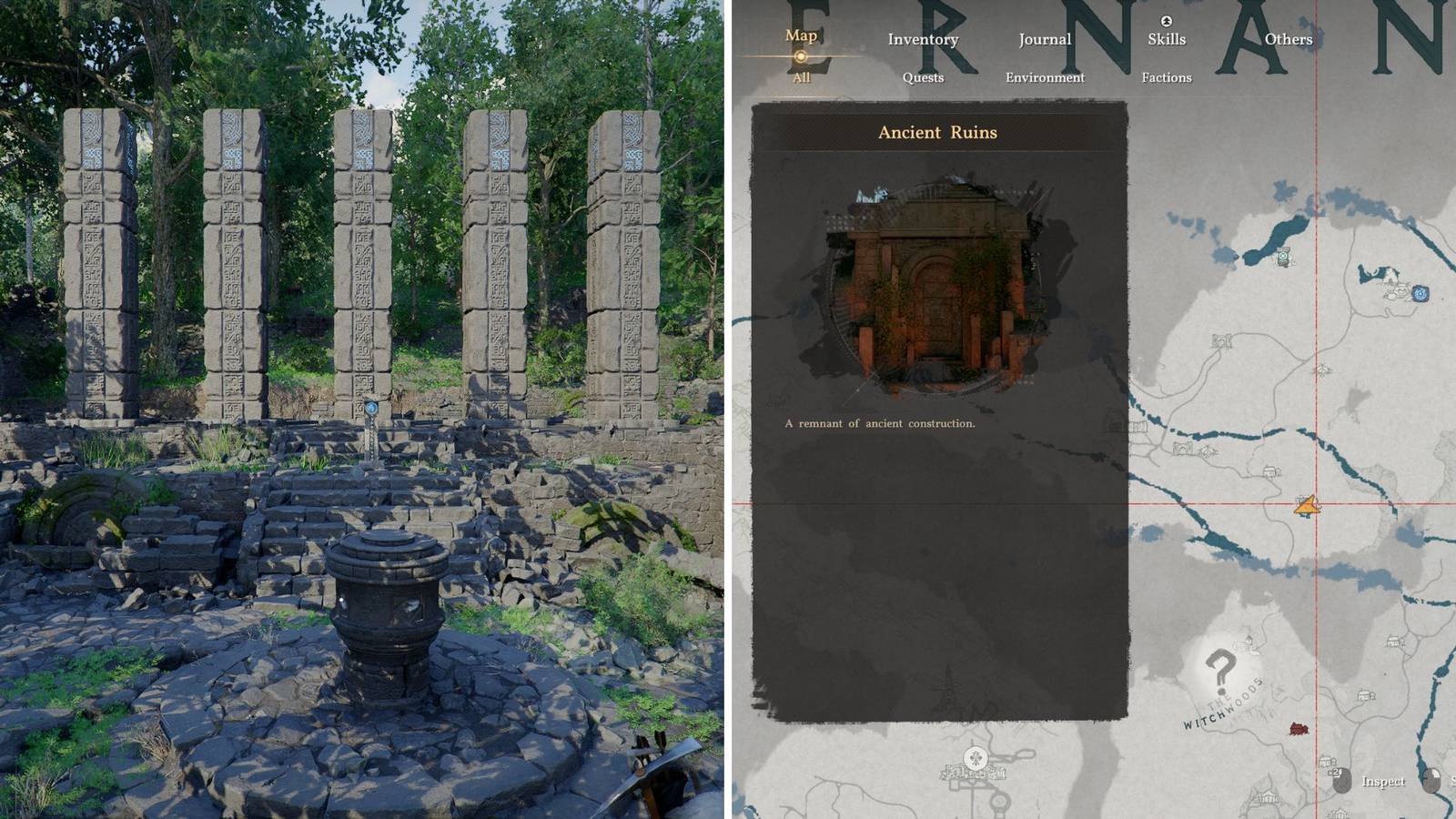The image size is (1456, 819).
Task: Switch to the Inventory tab
Action: 925,40
